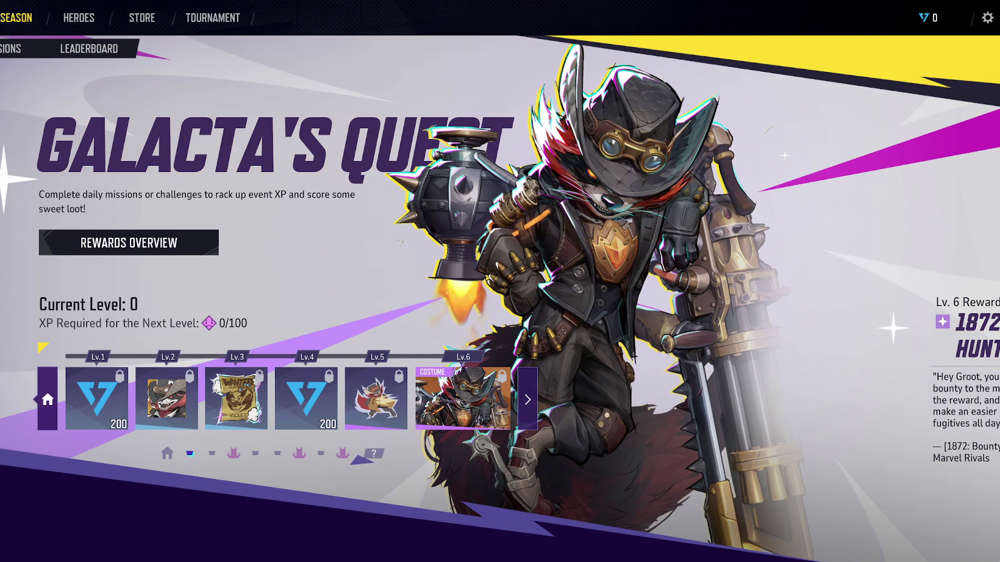The image size is (1000, 562).
Task: View the Lv.6 costume reward
Action: [464, 398]
